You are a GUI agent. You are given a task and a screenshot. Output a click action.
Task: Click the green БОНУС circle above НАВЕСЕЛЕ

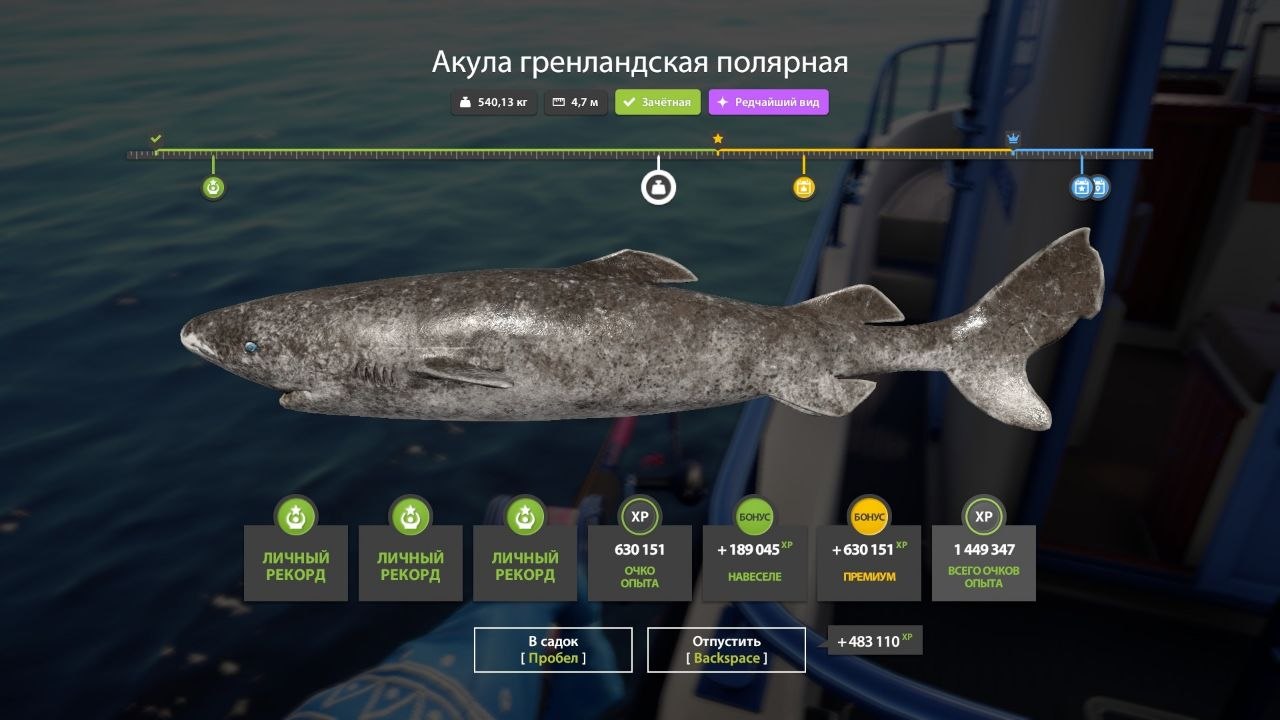[x=753, y=518]
